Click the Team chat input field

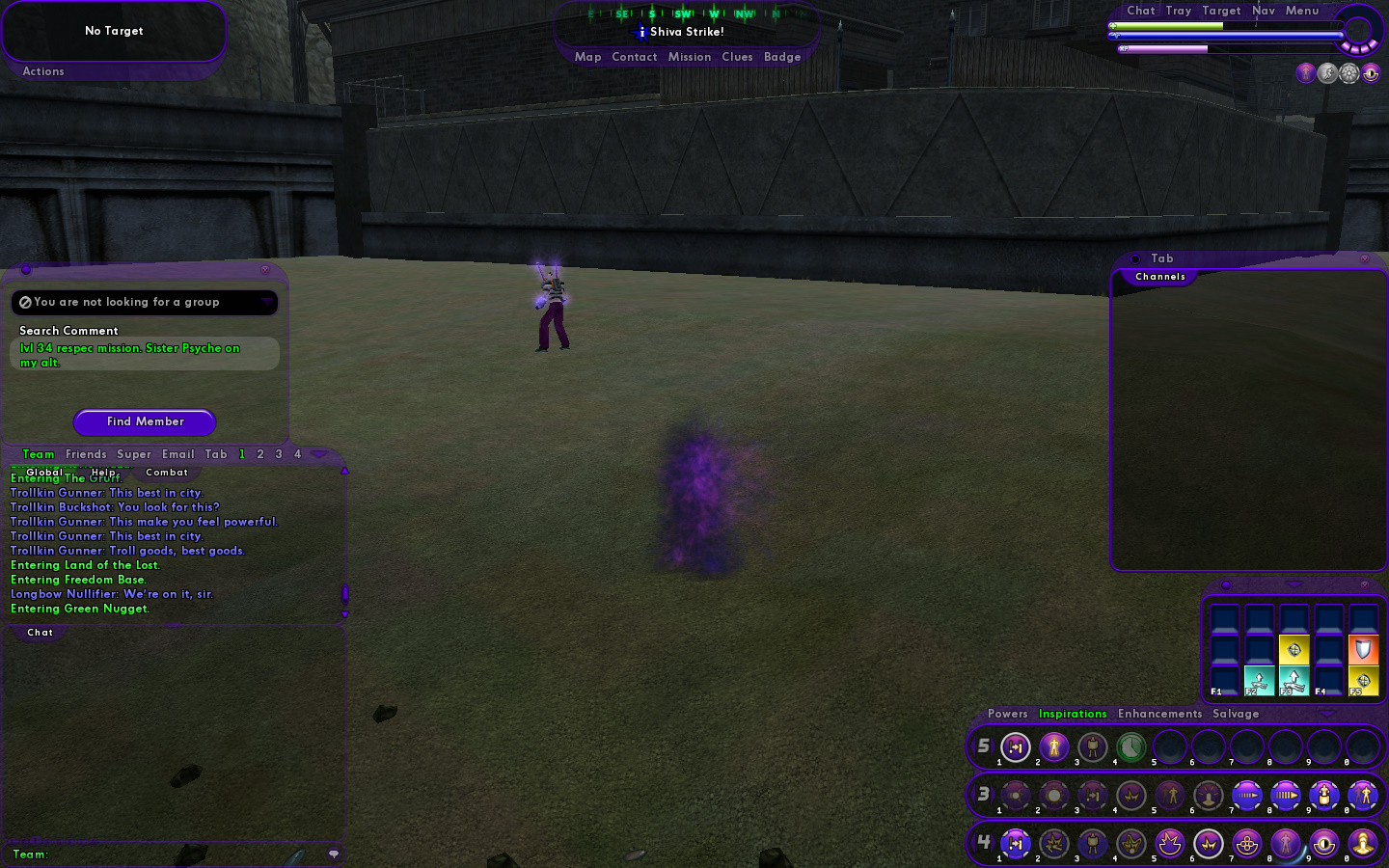[174, 854]
